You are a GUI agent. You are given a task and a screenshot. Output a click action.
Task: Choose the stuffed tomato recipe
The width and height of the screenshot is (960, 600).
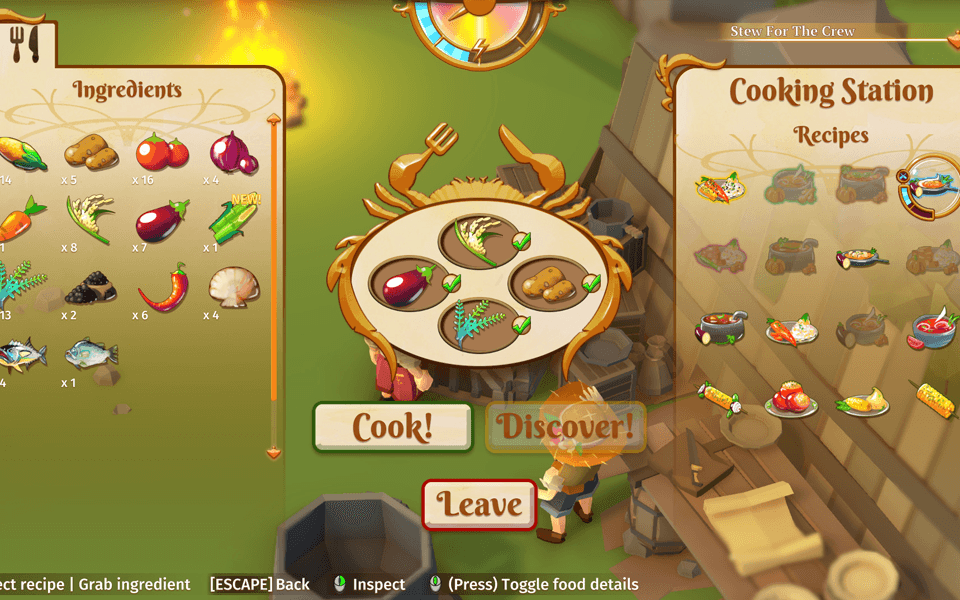click(790, 399)
